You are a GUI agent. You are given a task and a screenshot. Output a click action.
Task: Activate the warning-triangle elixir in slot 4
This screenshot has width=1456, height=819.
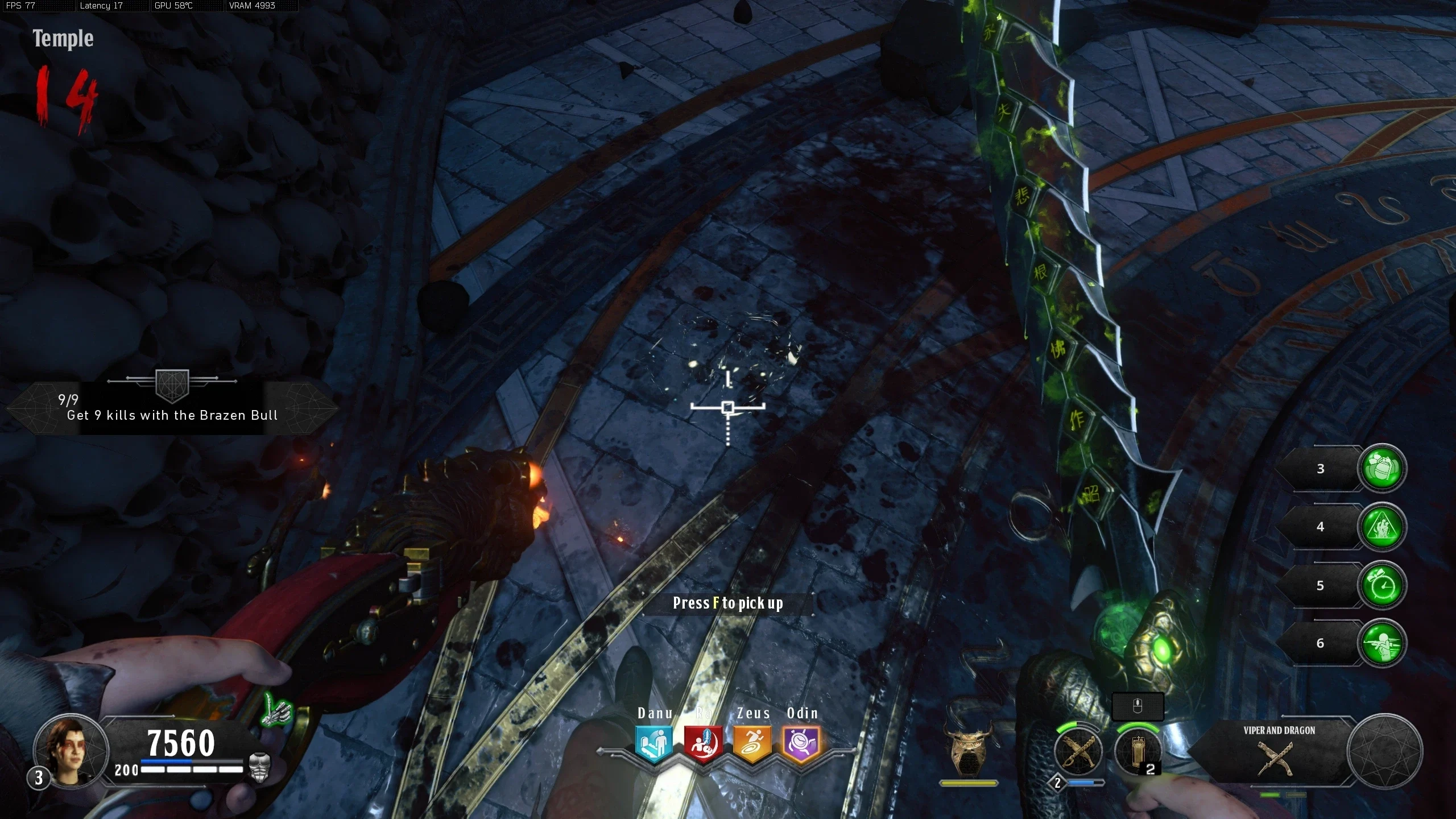(x=1382, y=527)
